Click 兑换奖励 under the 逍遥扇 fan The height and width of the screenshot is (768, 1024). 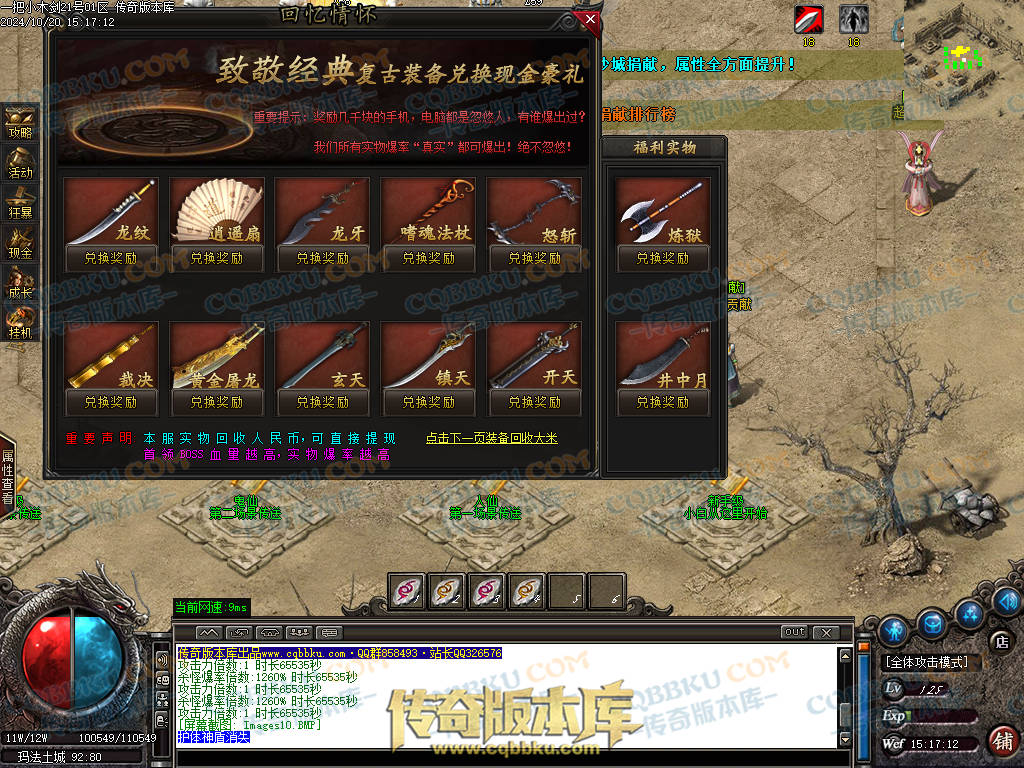click(x=217, y=258)
